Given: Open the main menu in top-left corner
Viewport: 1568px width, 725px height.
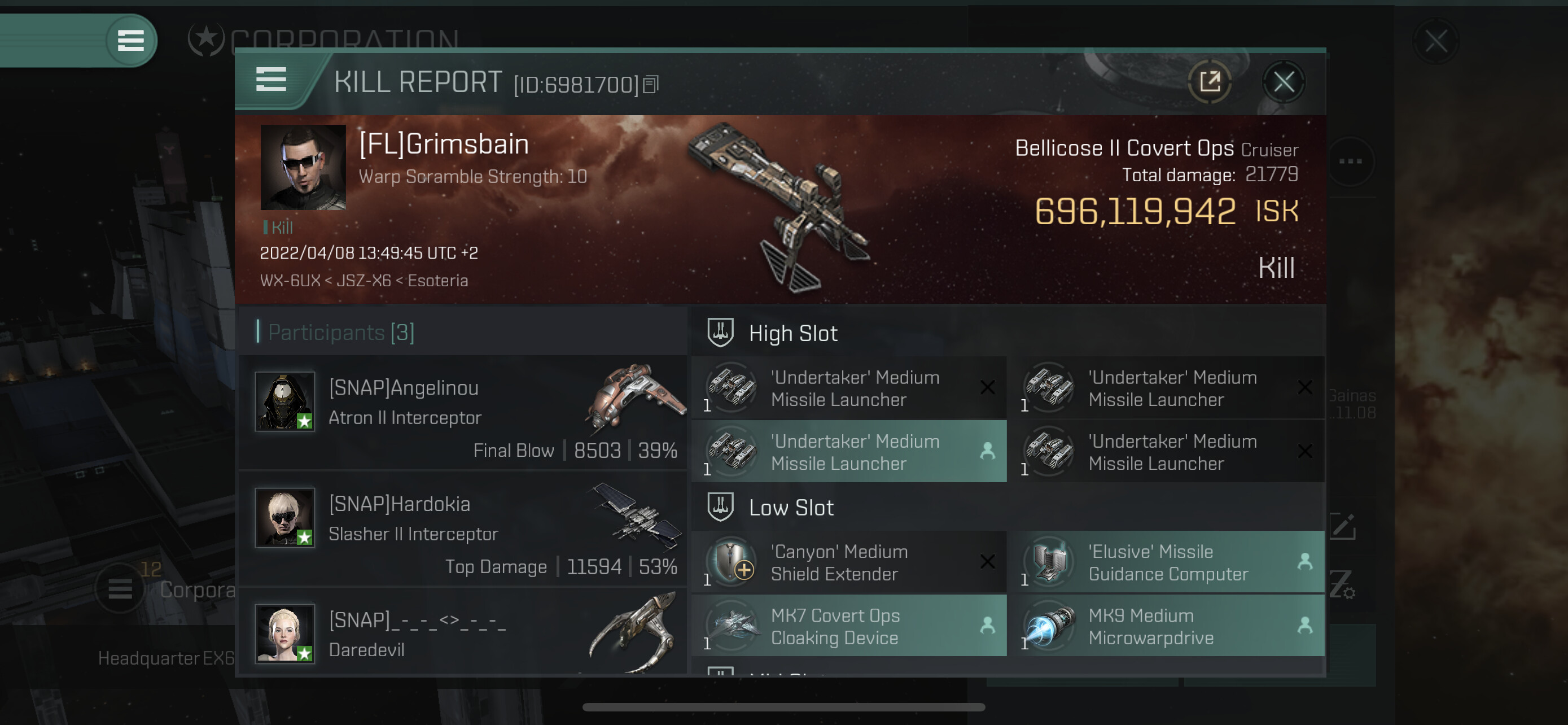Looking at the screenshot, I should [130, 41].
